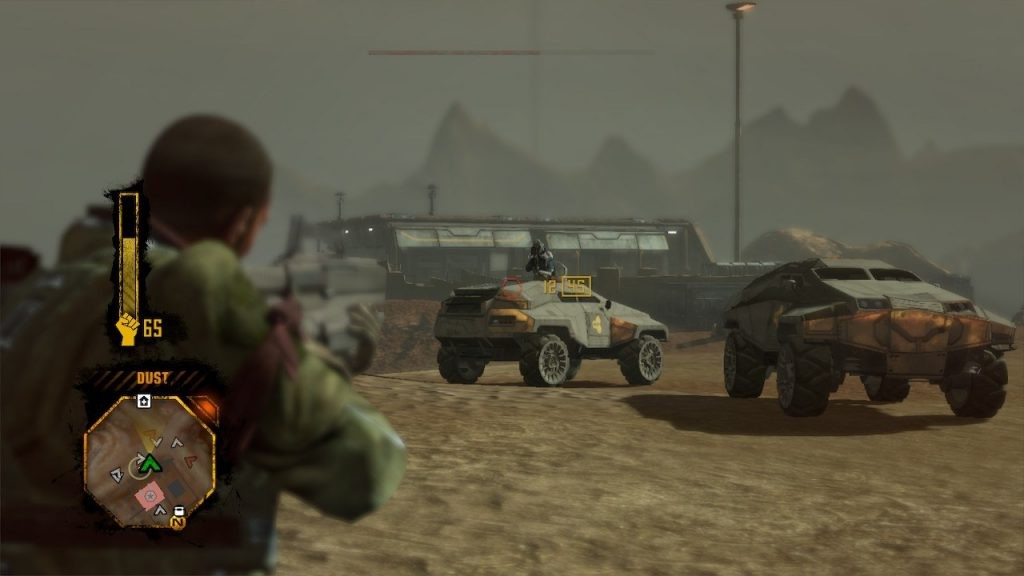
Task: Click the octagonal minimap
Action: pos(150,460)
